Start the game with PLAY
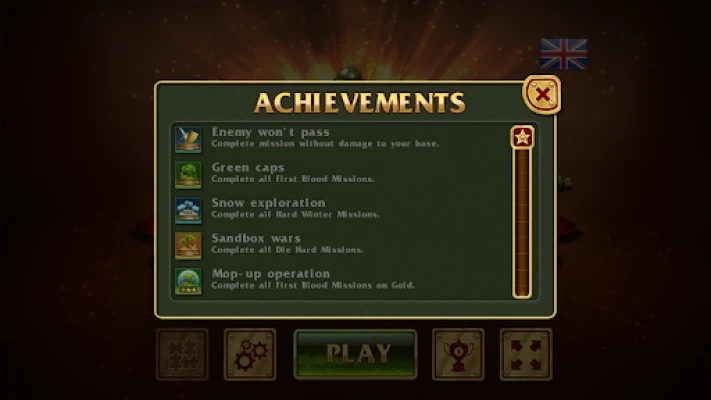 (355, 353)
